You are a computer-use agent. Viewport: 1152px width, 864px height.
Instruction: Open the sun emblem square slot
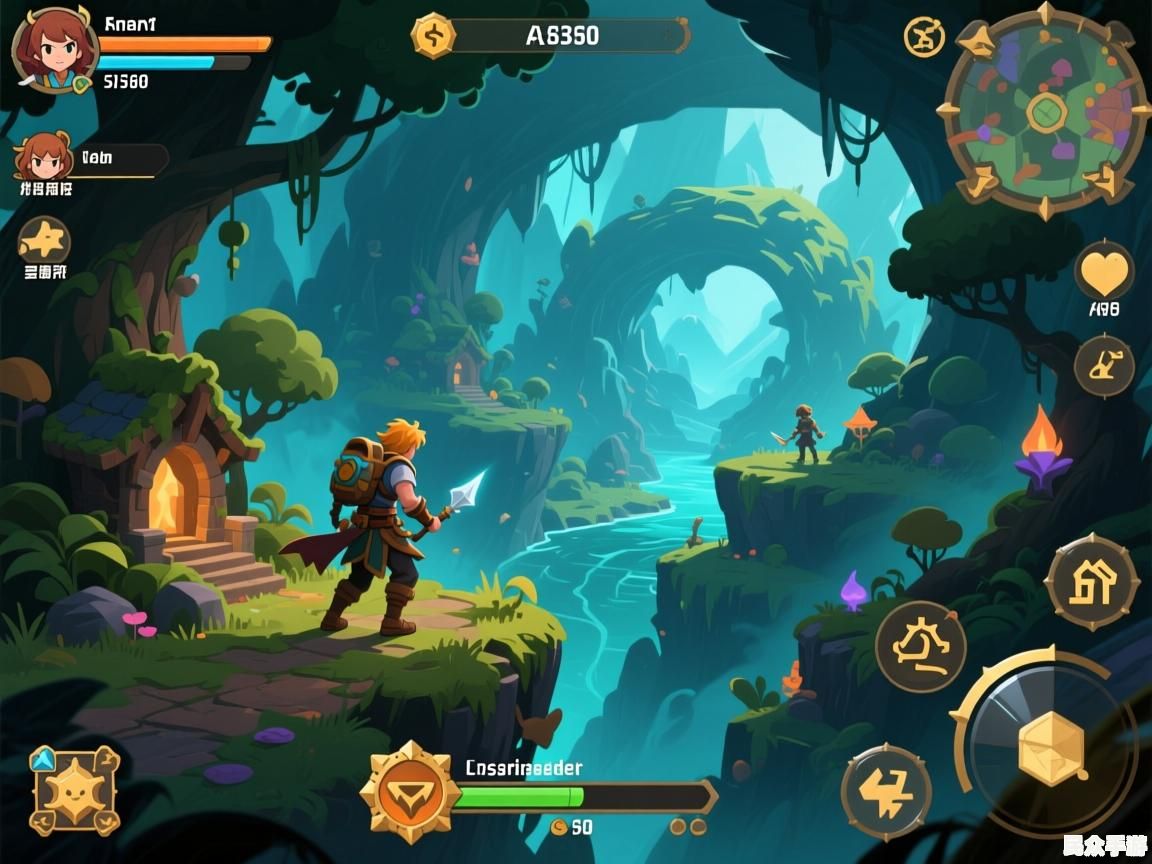74,790
